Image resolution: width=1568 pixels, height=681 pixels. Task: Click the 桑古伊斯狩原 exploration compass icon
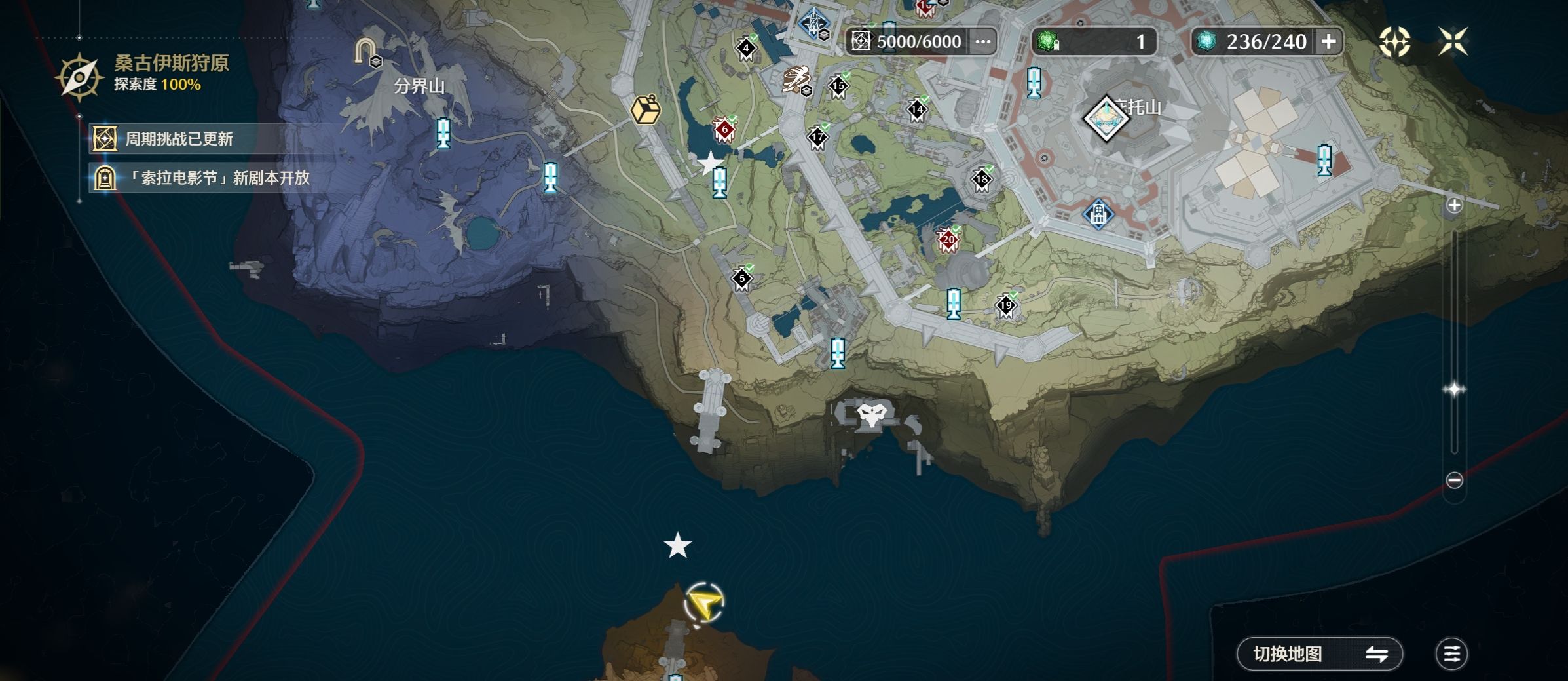coord(79,77)
